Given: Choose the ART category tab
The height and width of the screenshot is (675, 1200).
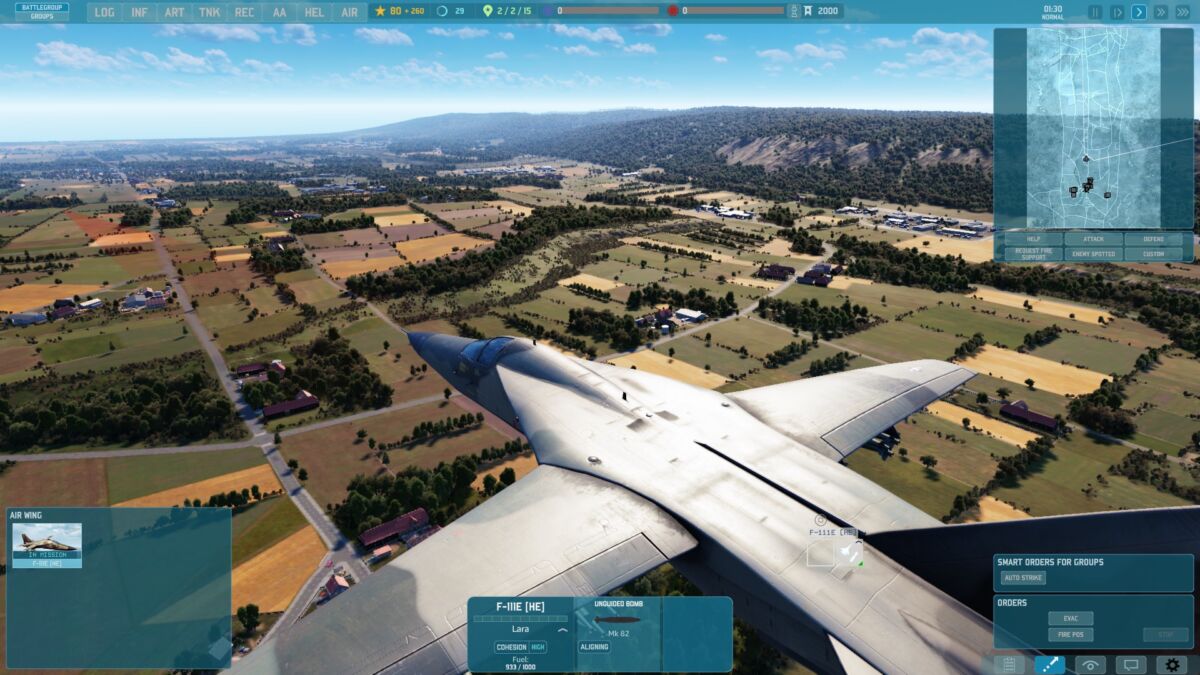Looking at the screenshot, I should click(x=174, y=12).
